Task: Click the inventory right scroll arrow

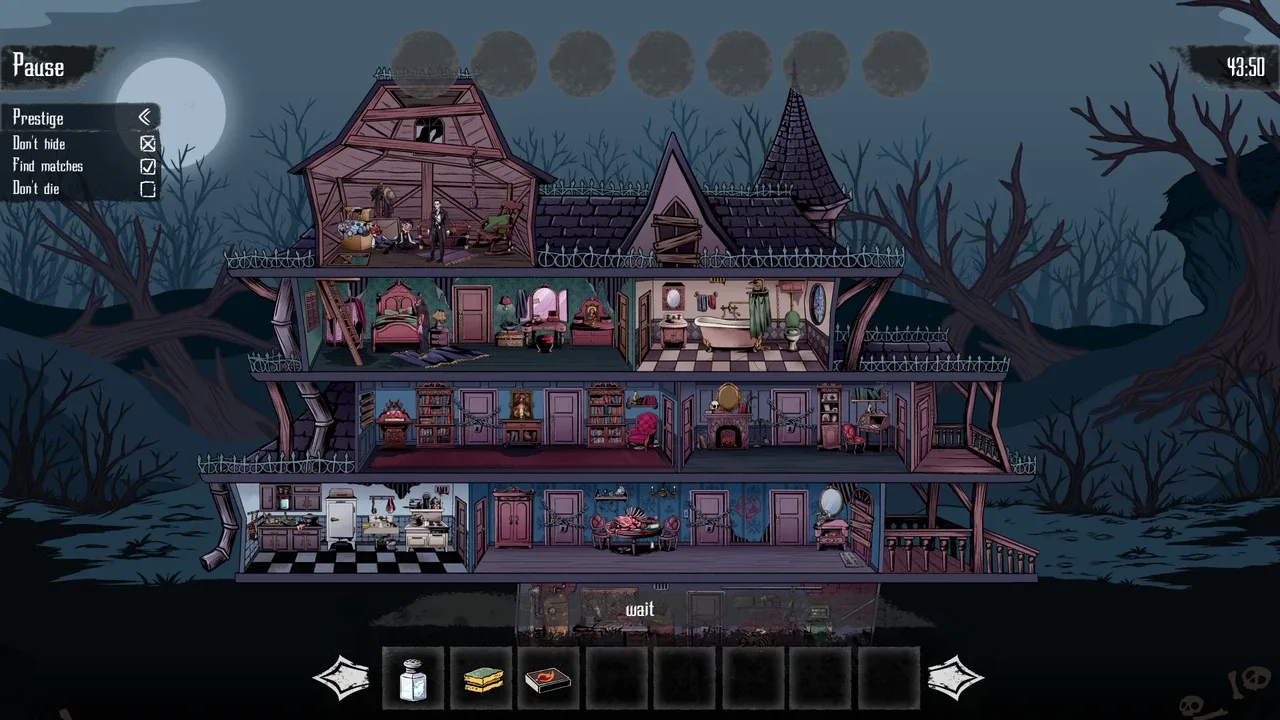Action: (955, 678)
